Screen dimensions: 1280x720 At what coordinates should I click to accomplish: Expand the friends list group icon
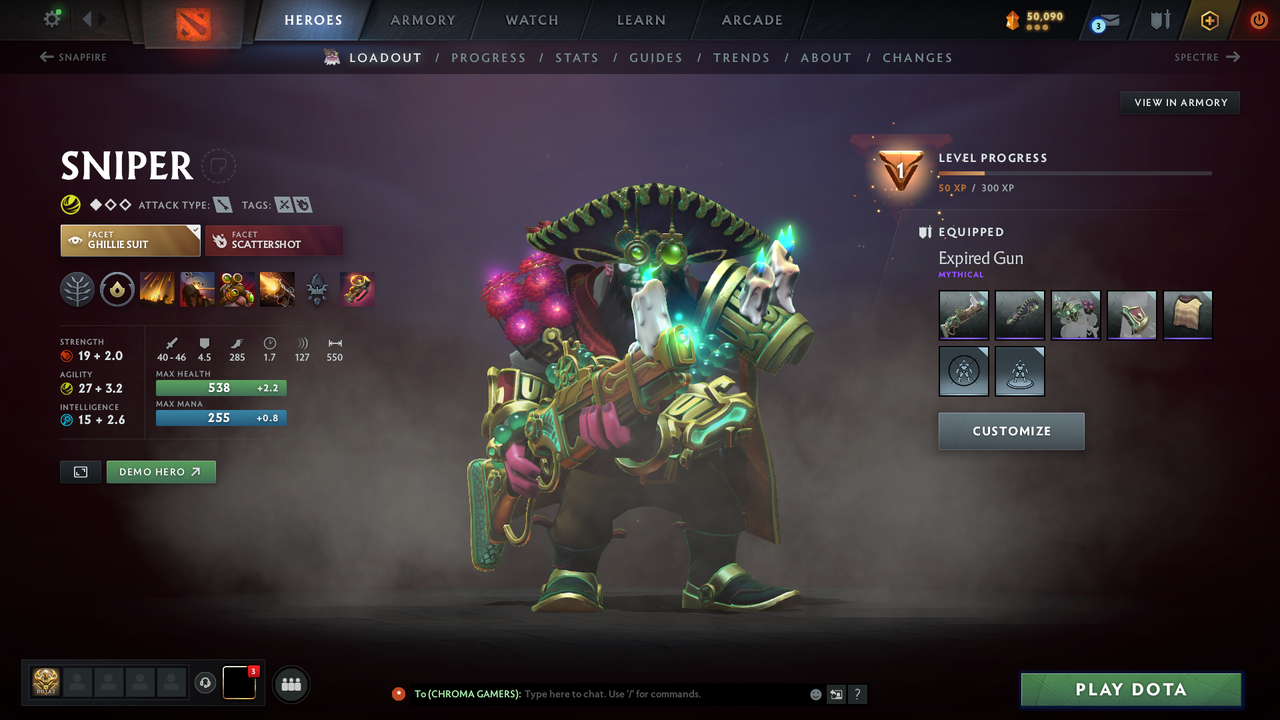tap(289, 682)
